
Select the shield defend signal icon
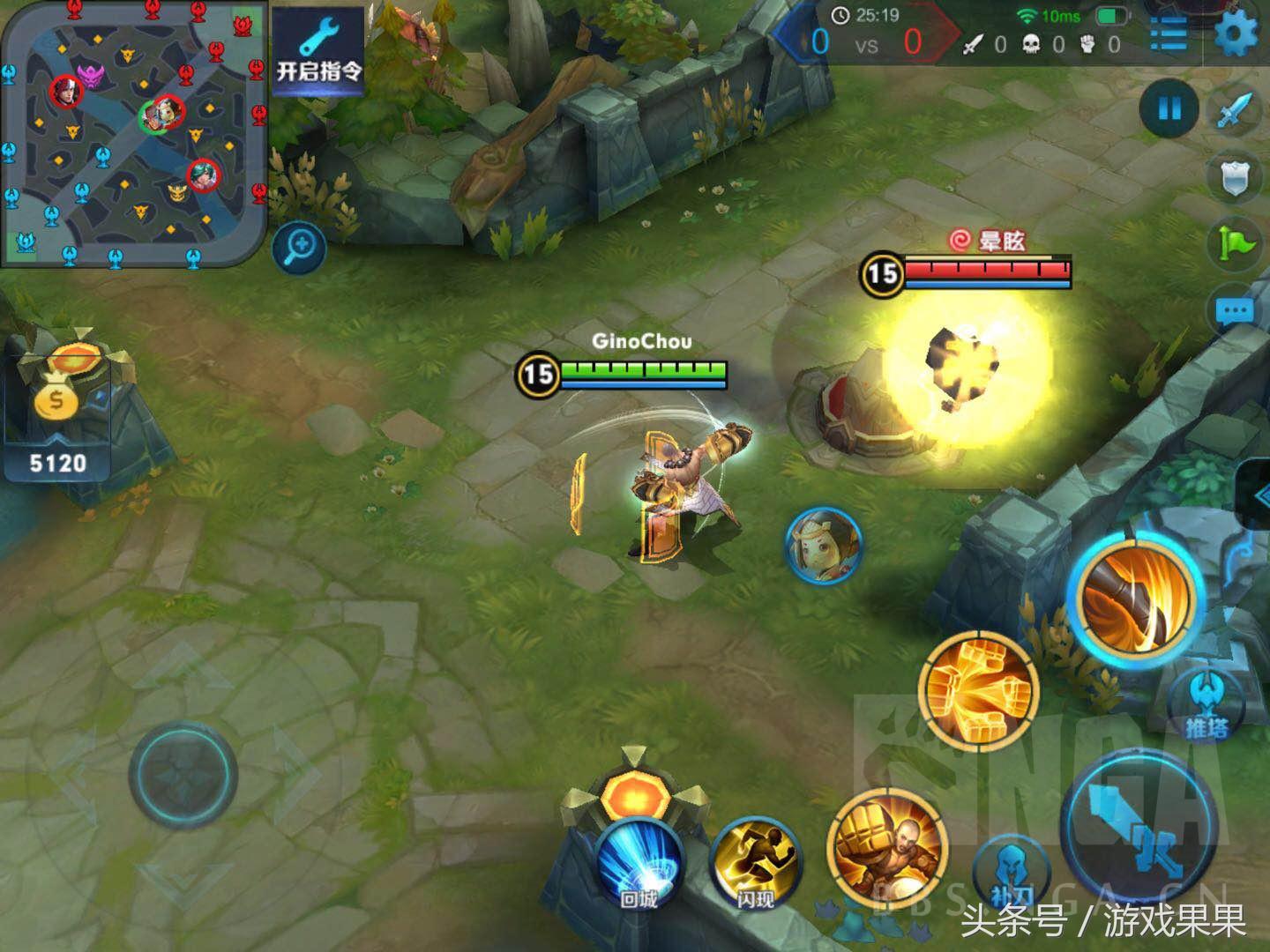pyautogui.click(x=1235, y=179)
